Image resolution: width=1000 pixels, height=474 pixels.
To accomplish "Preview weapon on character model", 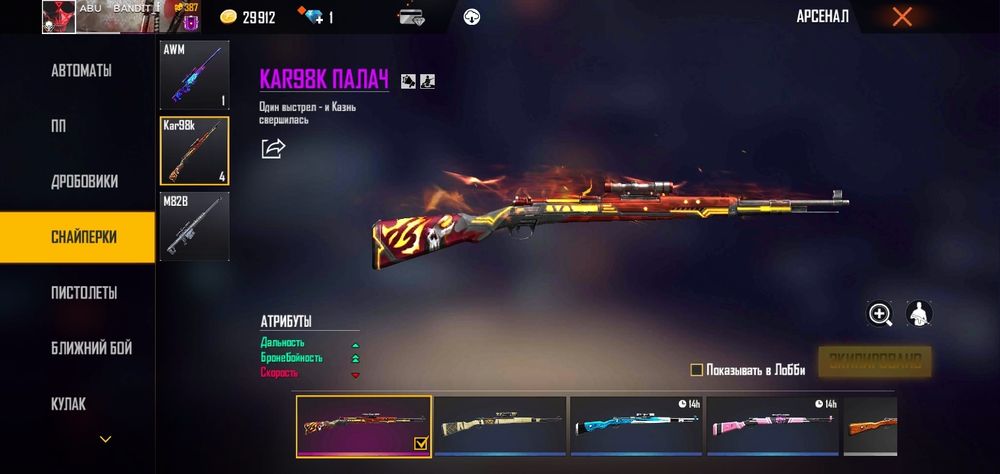I will coord(919,314).
